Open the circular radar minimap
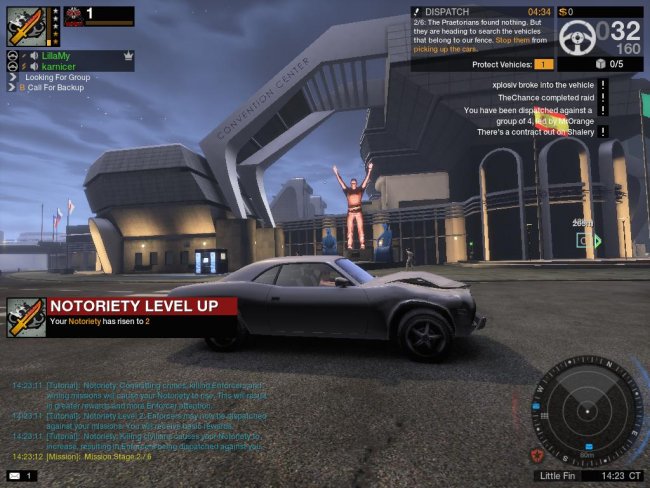Viewport: 650px width, 488px height. [583, 407]
